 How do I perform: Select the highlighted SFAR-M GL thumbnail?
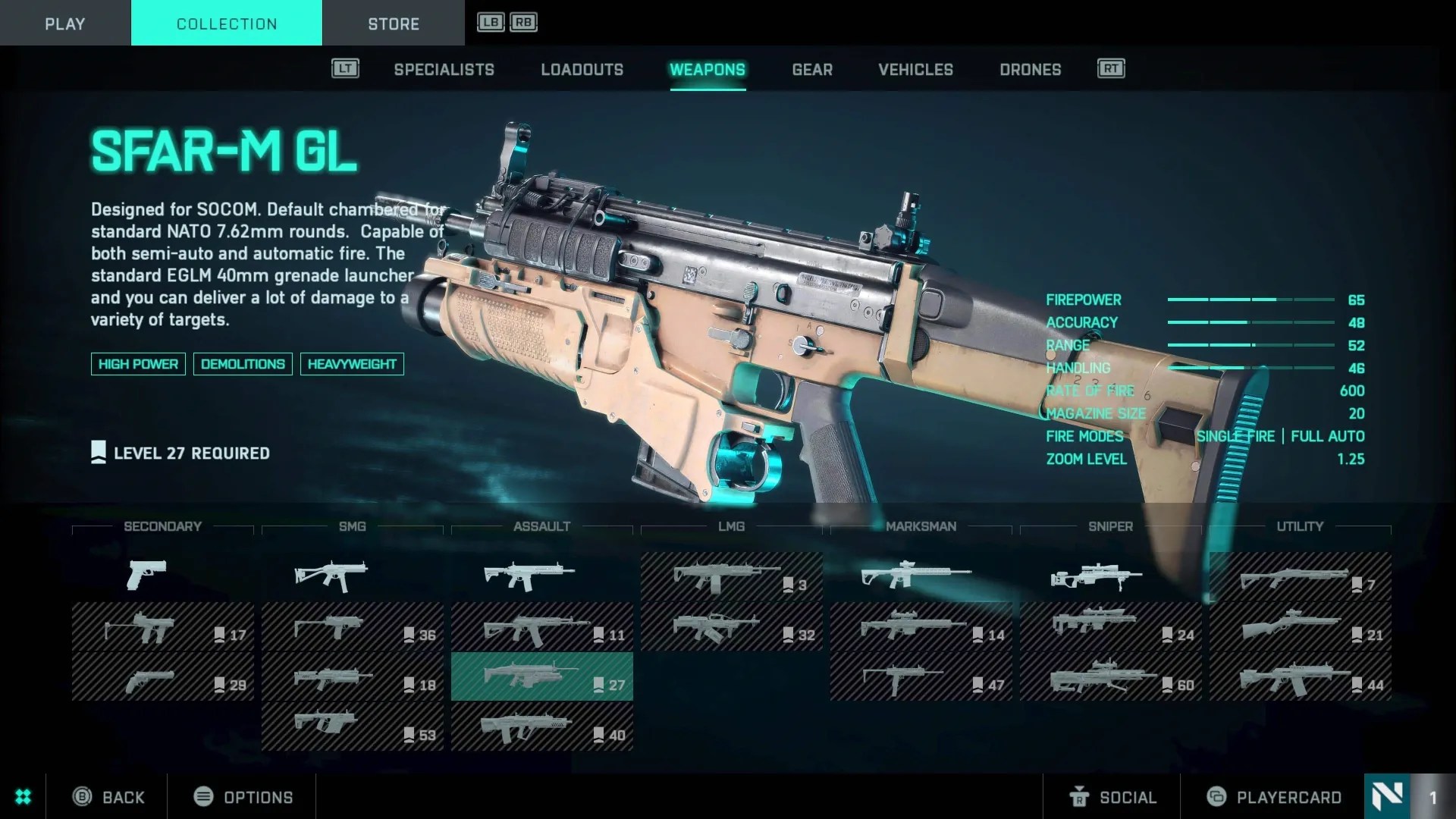pos(541,676)
